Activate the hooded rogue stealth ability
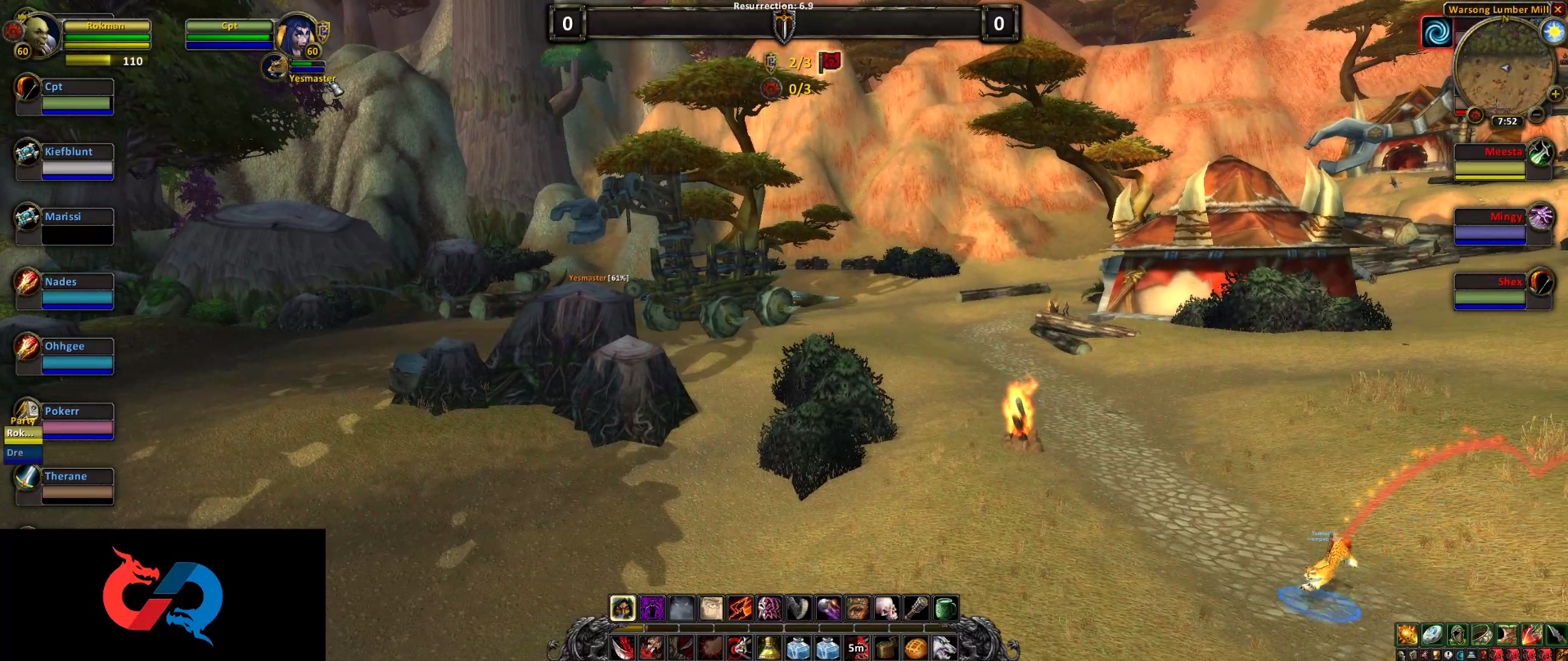This screenshot has width=1568, height=661. 623,608
